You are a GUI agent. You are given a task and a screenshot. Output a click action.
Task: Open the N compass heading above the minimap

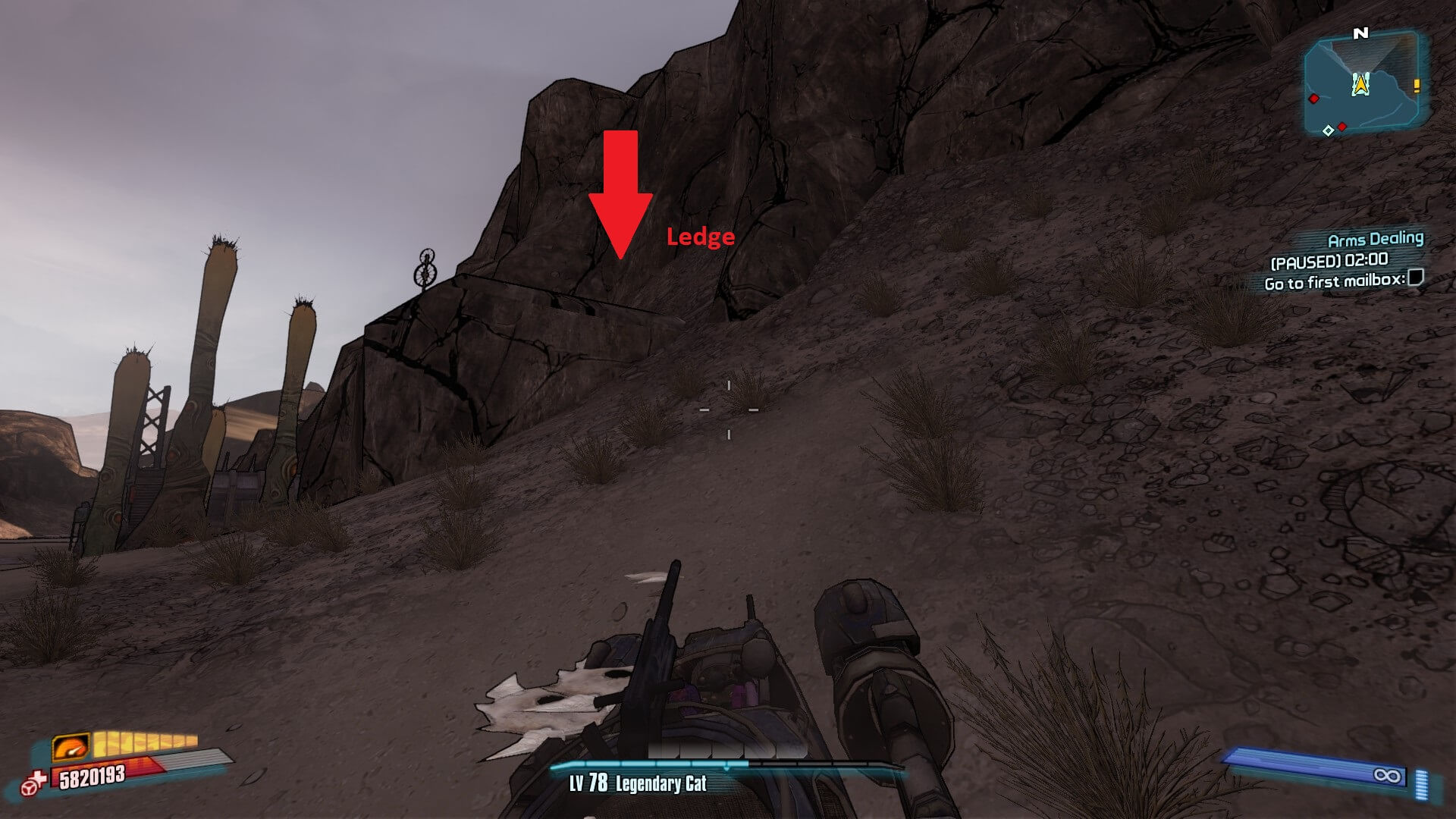1360,33
